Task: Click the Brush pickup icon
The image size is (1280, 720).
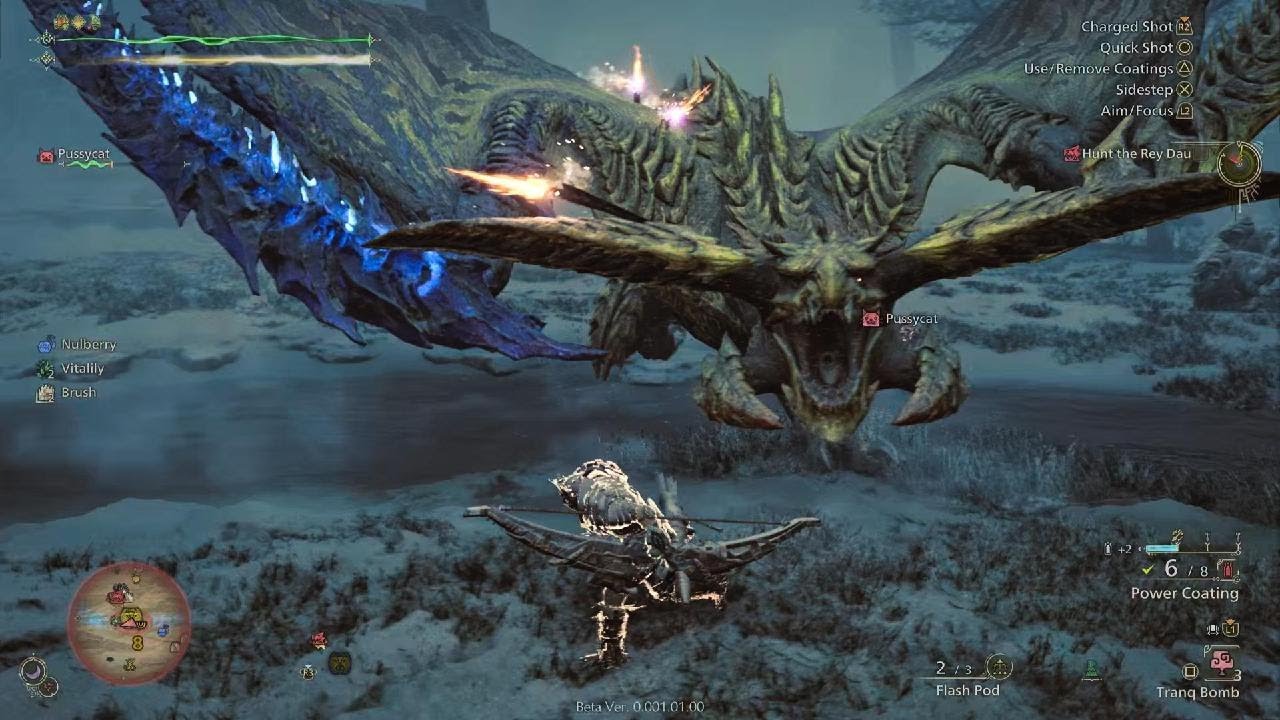Action: point(44,392)
